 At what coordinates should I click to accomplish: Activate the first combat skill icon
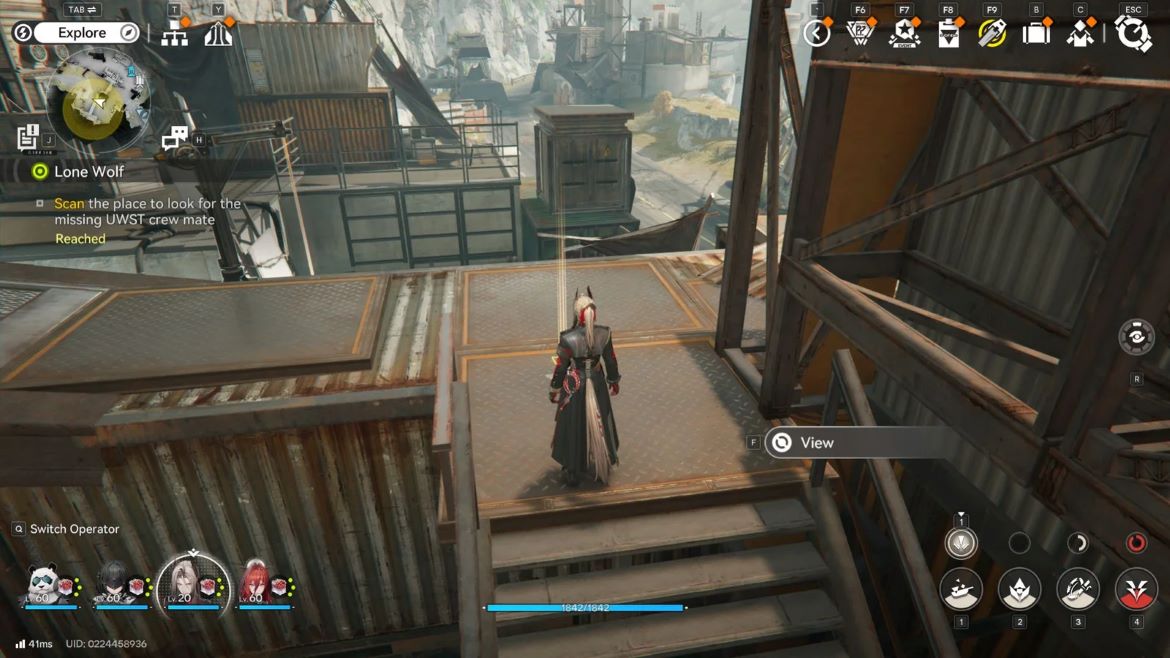(x=961, y=590)
